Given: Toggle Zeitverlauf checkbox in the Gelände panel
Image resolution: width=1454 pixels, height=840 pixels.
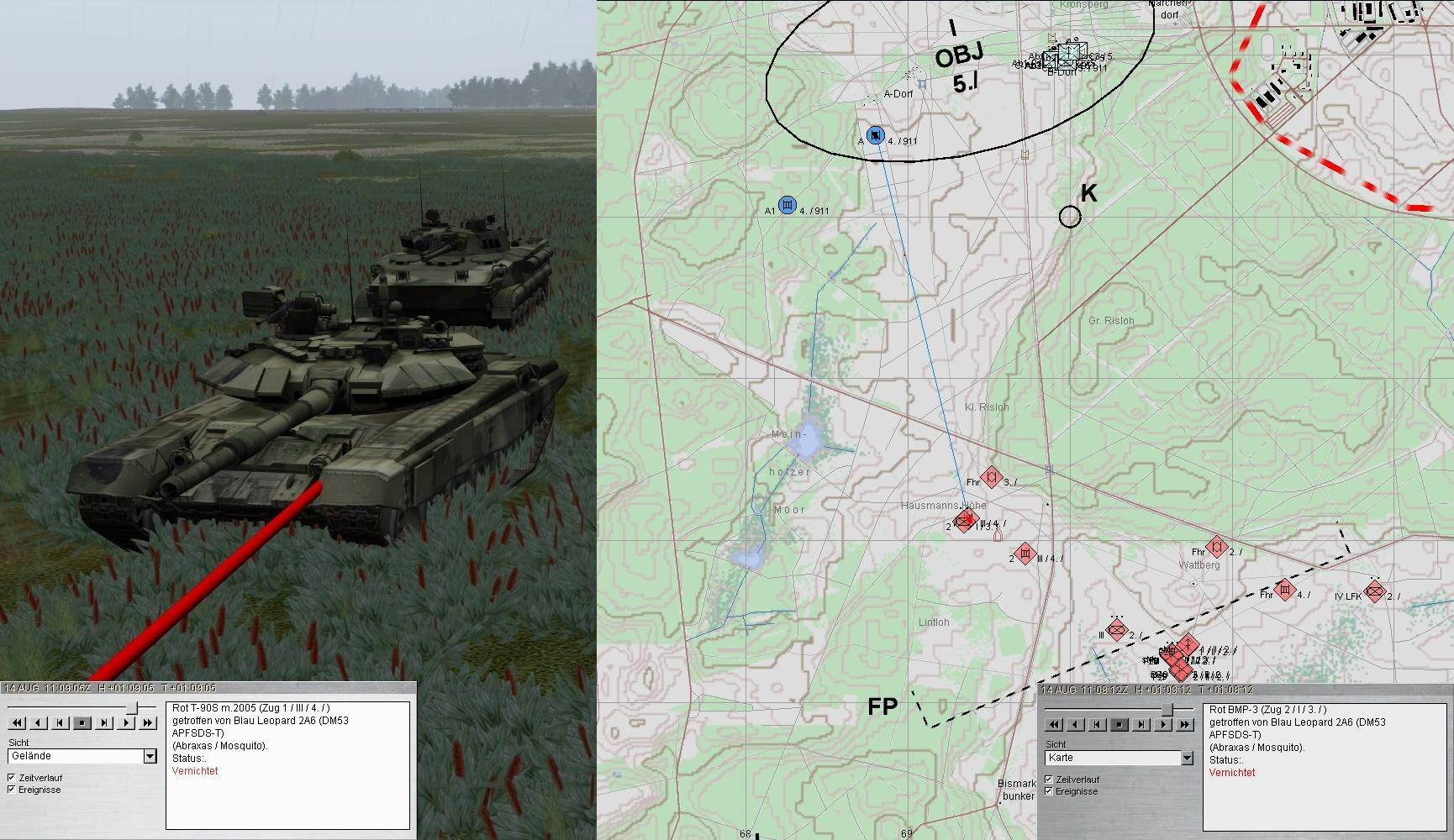Looking at the screenshot, I should pyautogui.click(x=12, y=778).
